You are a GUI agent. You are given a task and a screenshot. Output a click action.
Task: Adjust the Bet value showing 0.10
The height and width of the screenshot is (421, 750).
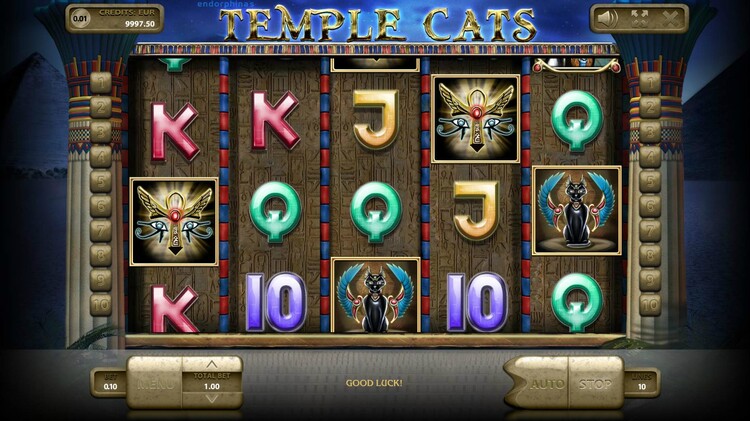(x=109, y=386)
